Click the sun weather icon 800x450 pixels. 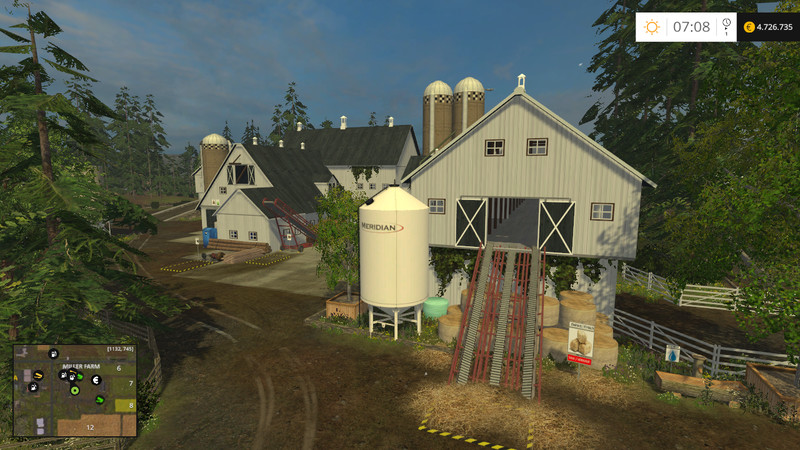pos(652,27)
